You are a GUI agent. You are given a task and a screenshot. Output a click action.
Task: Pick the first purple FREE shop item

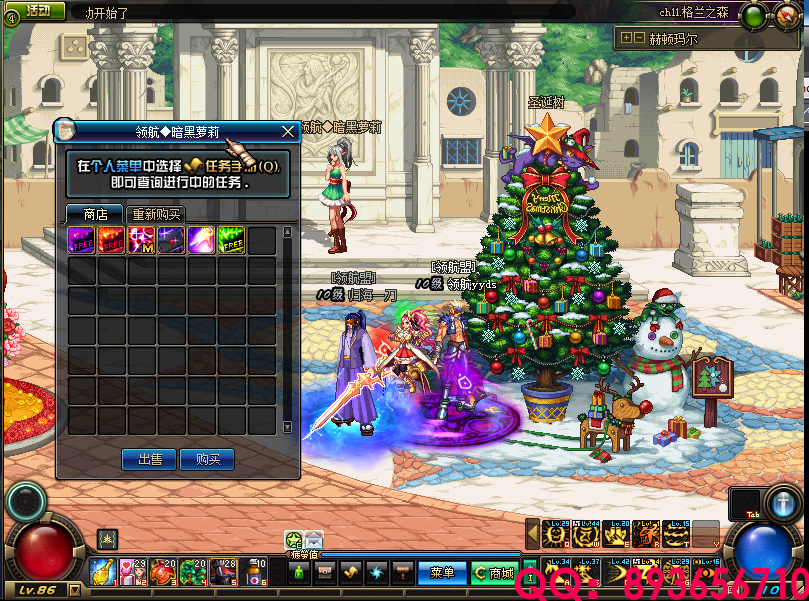click(x=81, y=241)
